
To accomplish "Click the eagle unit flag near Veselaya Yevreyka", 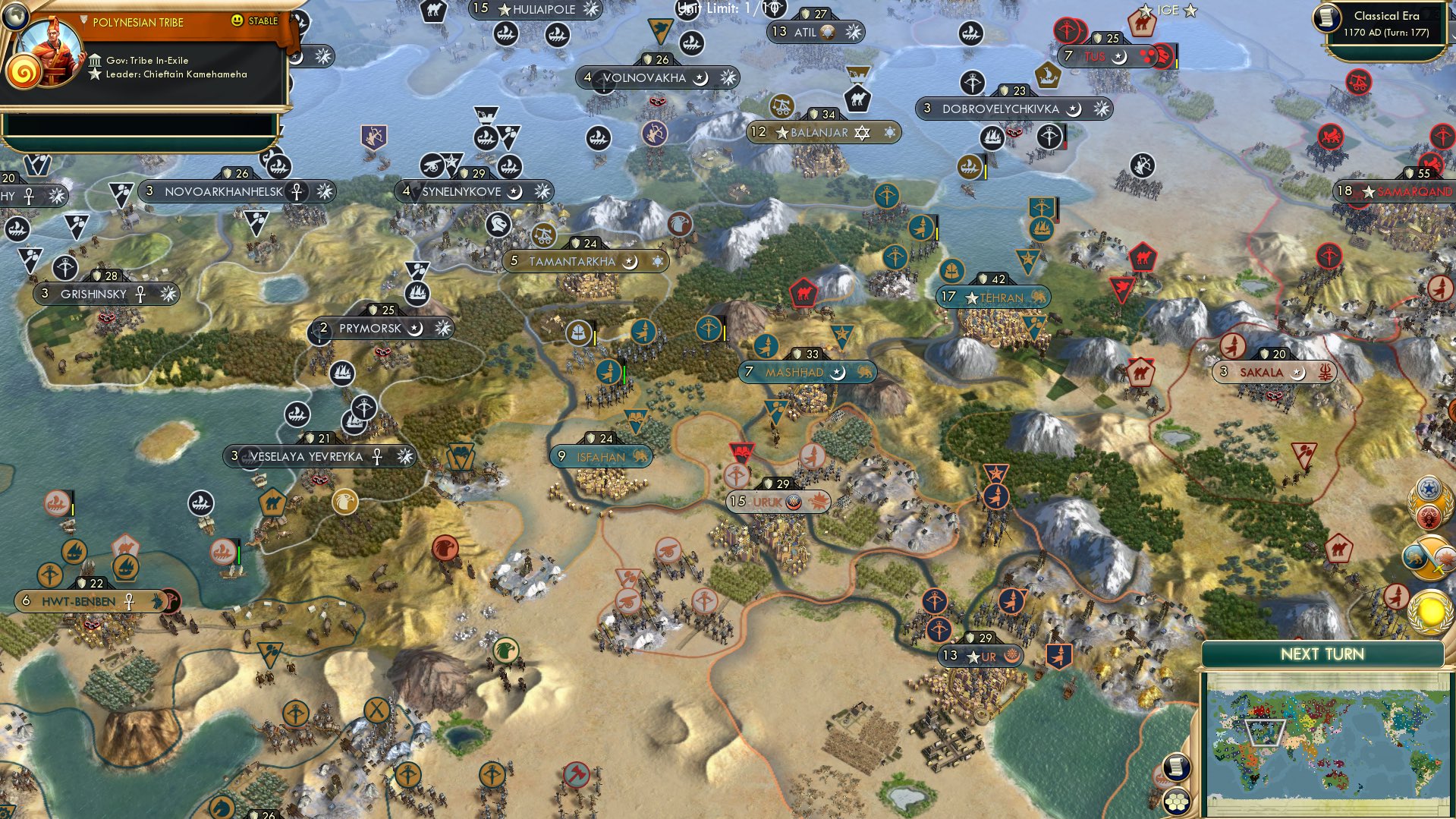I will pyautogui.click(x=346, y=502).
